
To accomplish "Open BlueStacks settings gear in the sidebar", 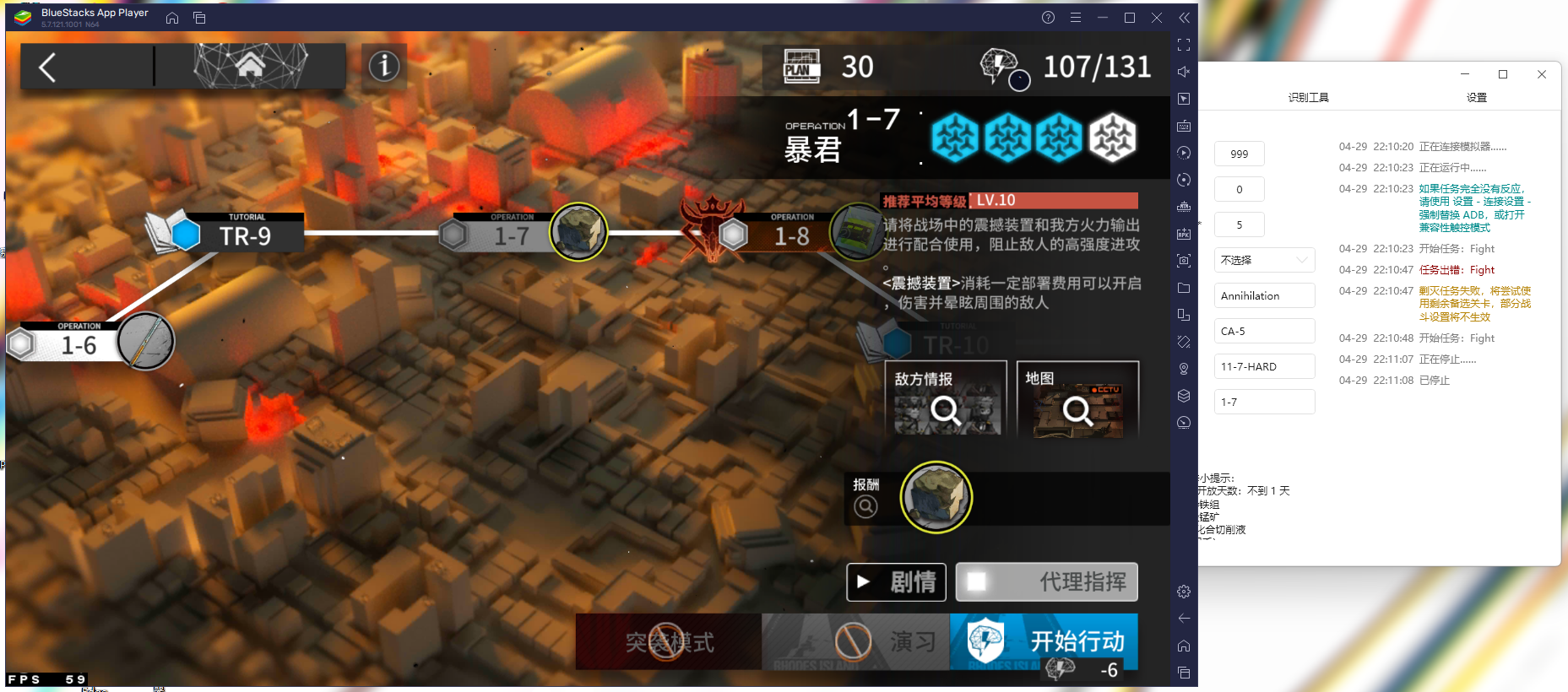I will tap(1184, 592).
